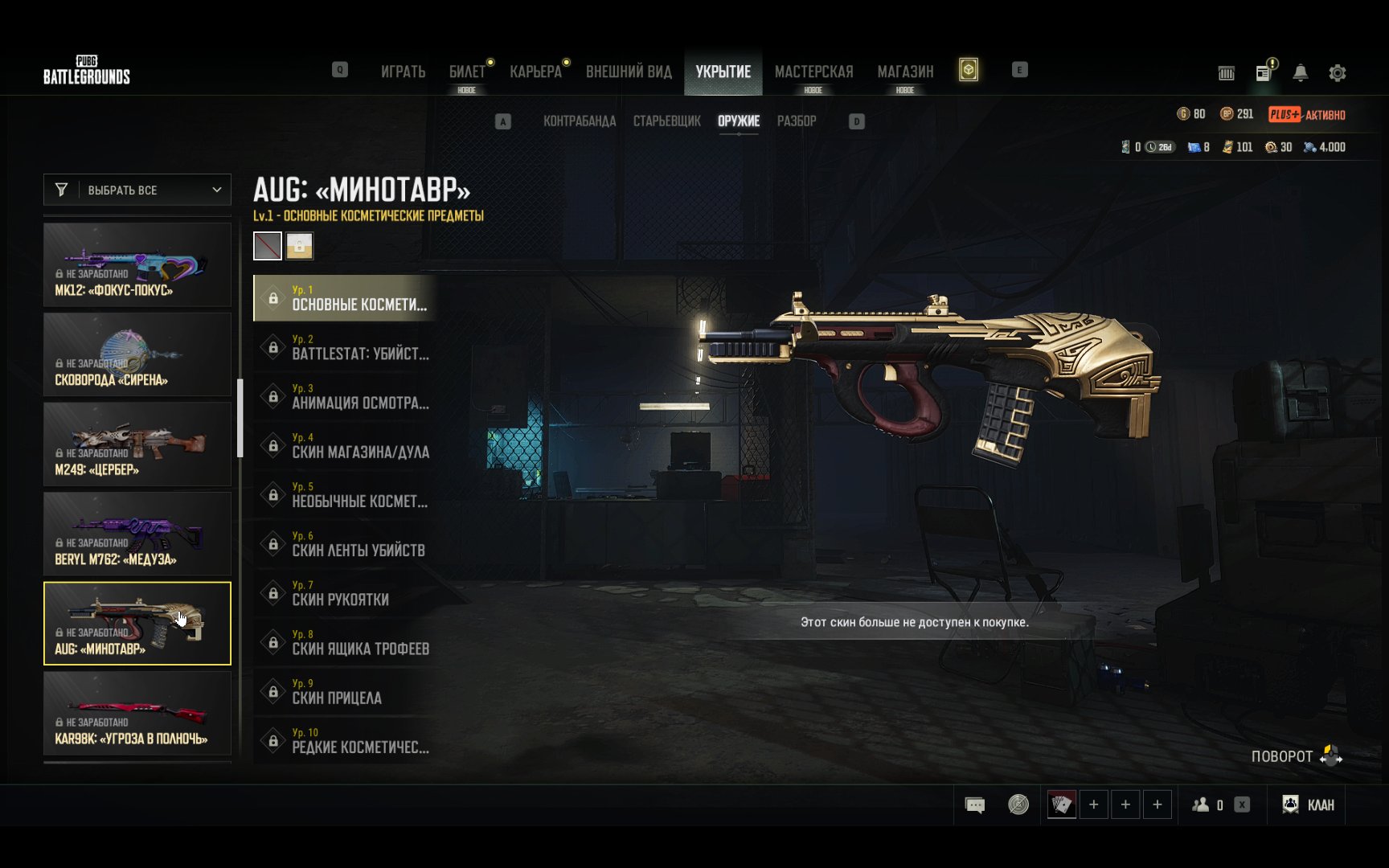Screen dimensions: 1389x868
Task: Select the СТАРЬЕВЩИК sub-tab
Action: [666, 121]
